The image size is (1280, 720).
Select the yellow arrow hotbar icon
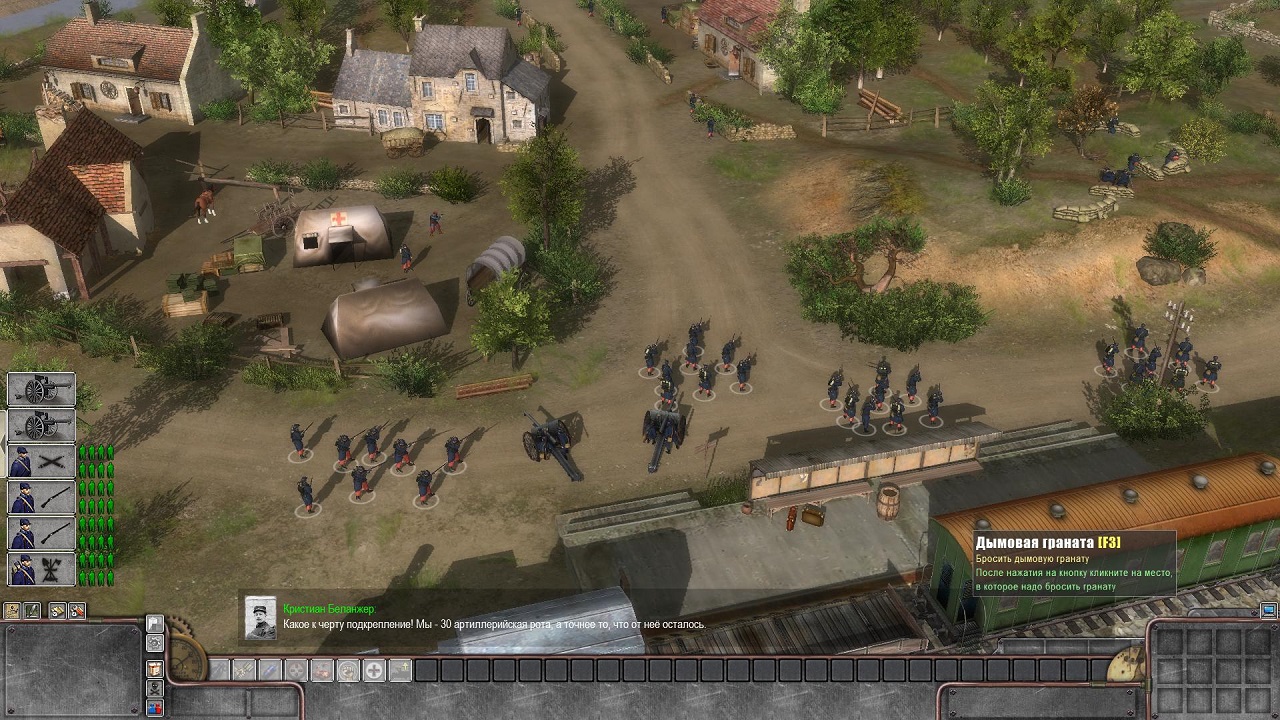click(x=400, y=670)
